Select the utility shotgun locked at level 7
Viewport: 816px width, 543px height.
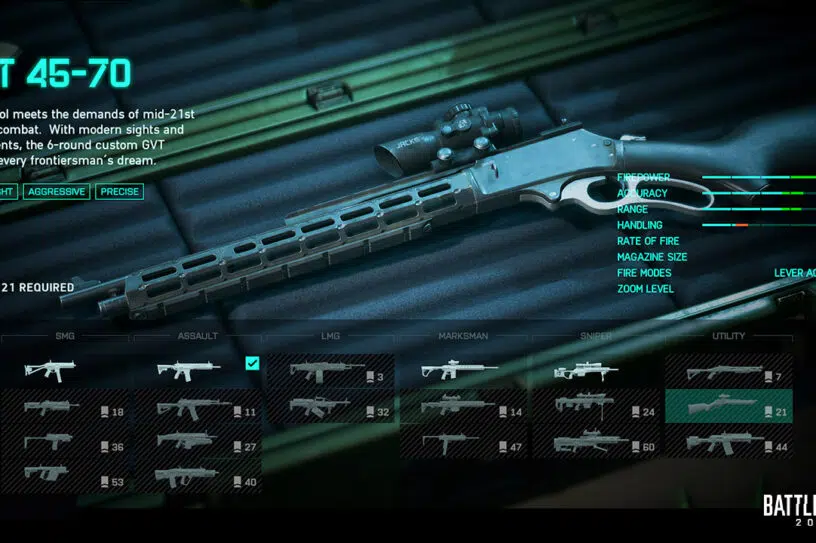(728, 373)
